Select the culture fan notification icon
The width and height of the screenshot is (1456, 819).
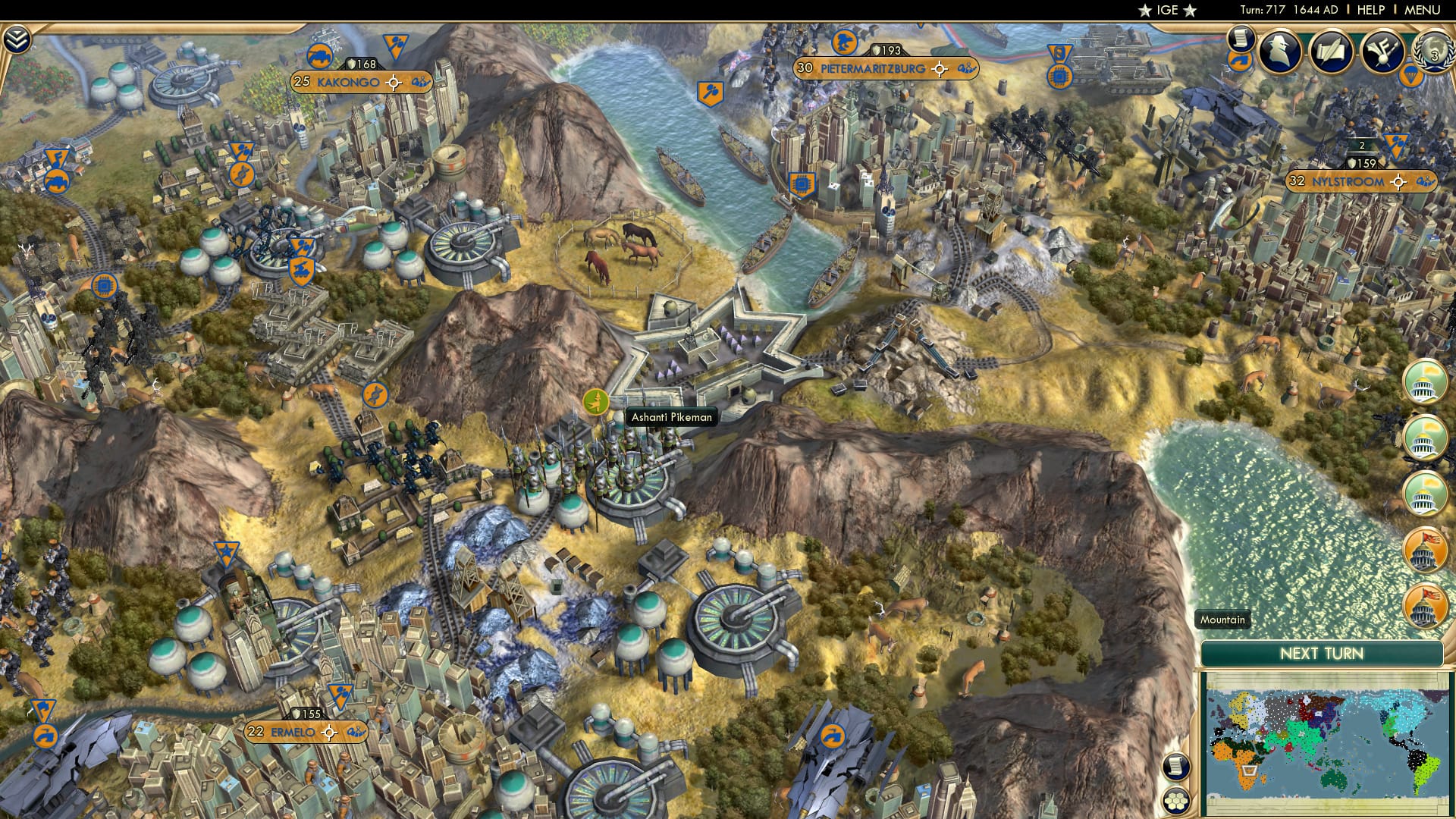click(x=1383, y=50)
